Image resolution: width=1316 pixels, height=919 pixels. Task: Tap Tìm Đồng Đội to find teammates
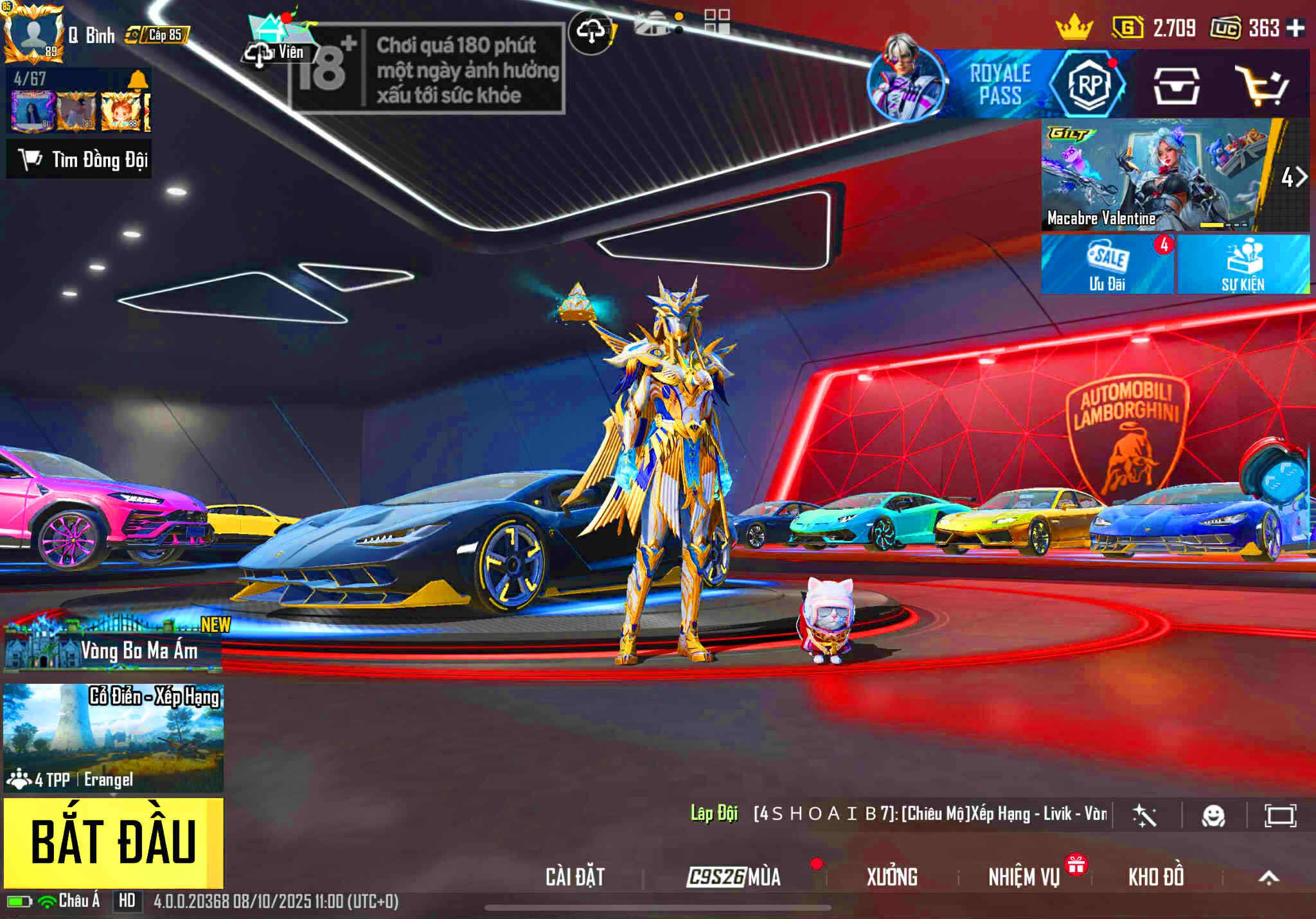click(80, 159)
